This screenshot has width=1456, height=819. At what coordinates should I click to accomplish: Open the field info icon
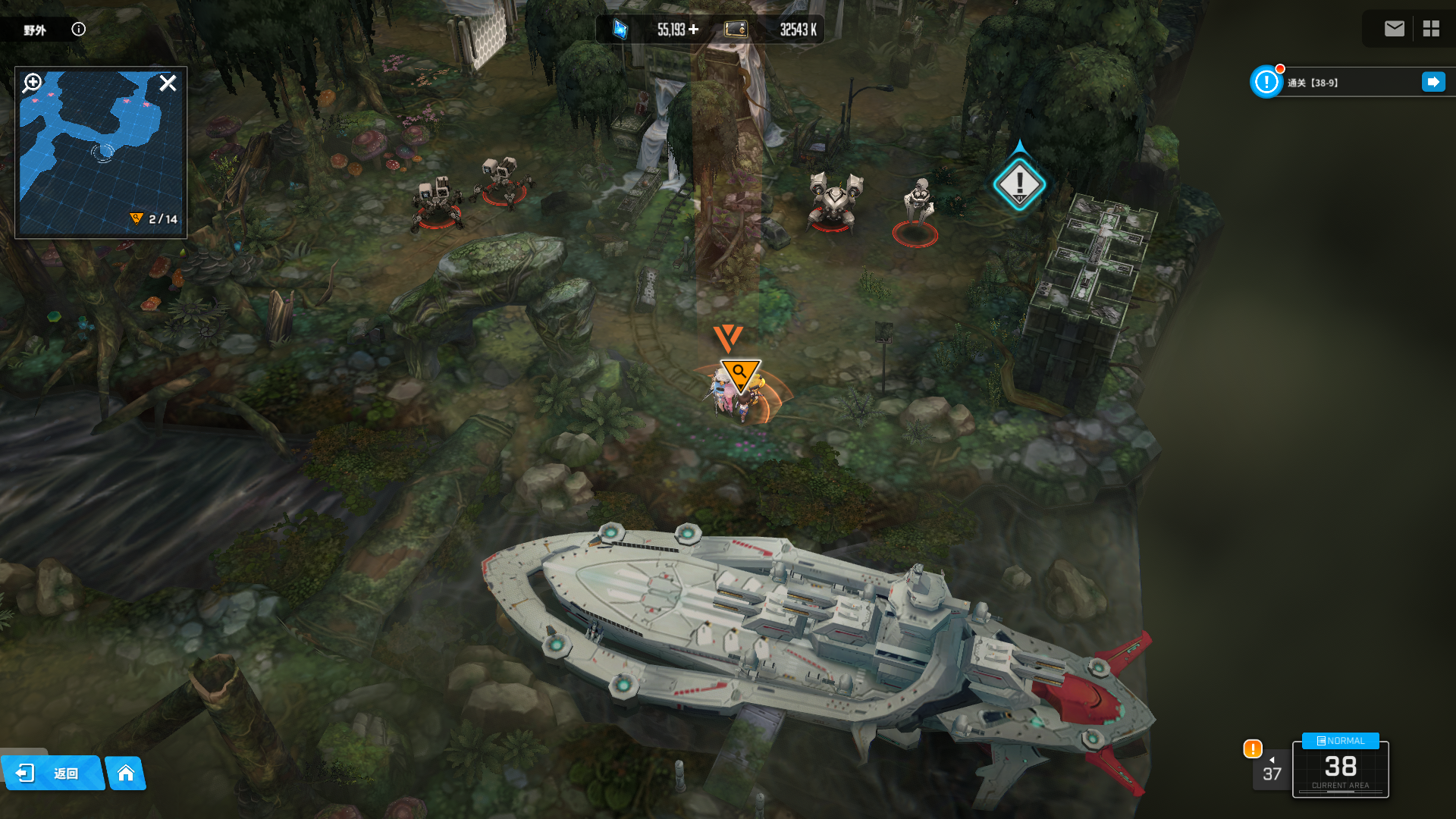coord(79,30)
